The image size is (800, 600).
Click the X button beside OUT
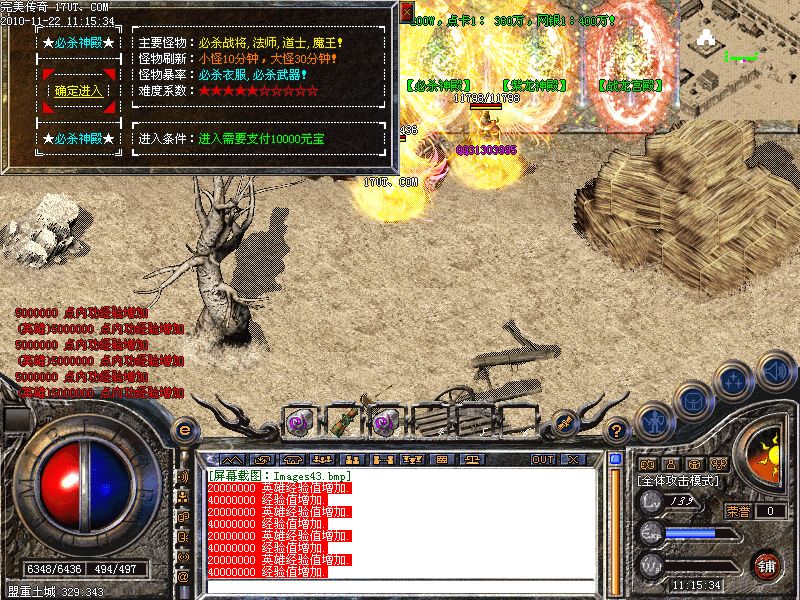click(x=572, y=459)
